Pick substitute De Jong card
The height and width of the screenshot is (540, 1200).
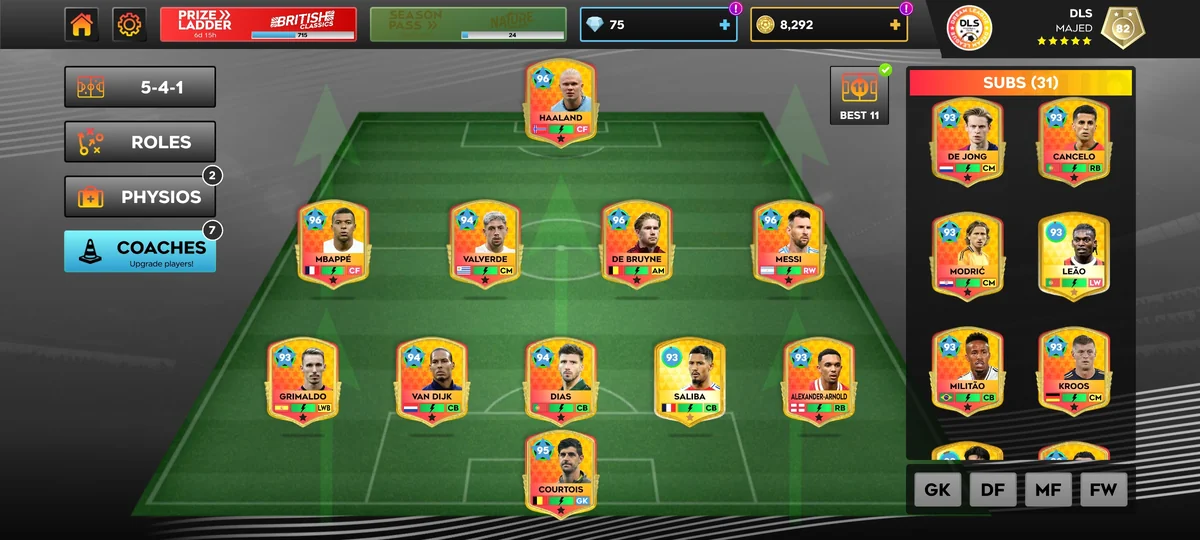(x=967, y=140)
